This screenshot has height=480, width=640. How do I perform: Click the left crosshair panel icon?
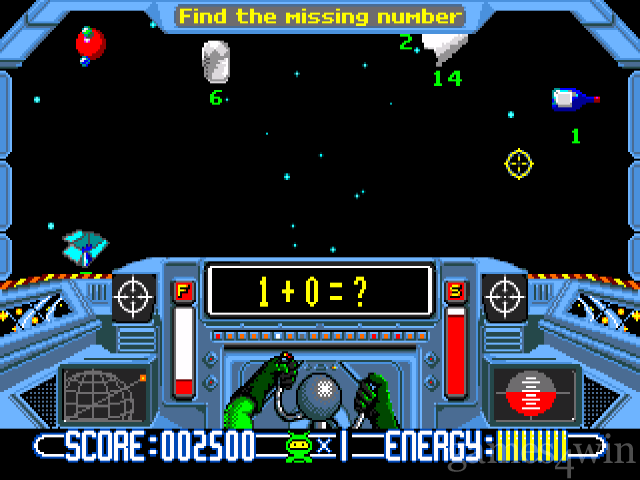133,297
